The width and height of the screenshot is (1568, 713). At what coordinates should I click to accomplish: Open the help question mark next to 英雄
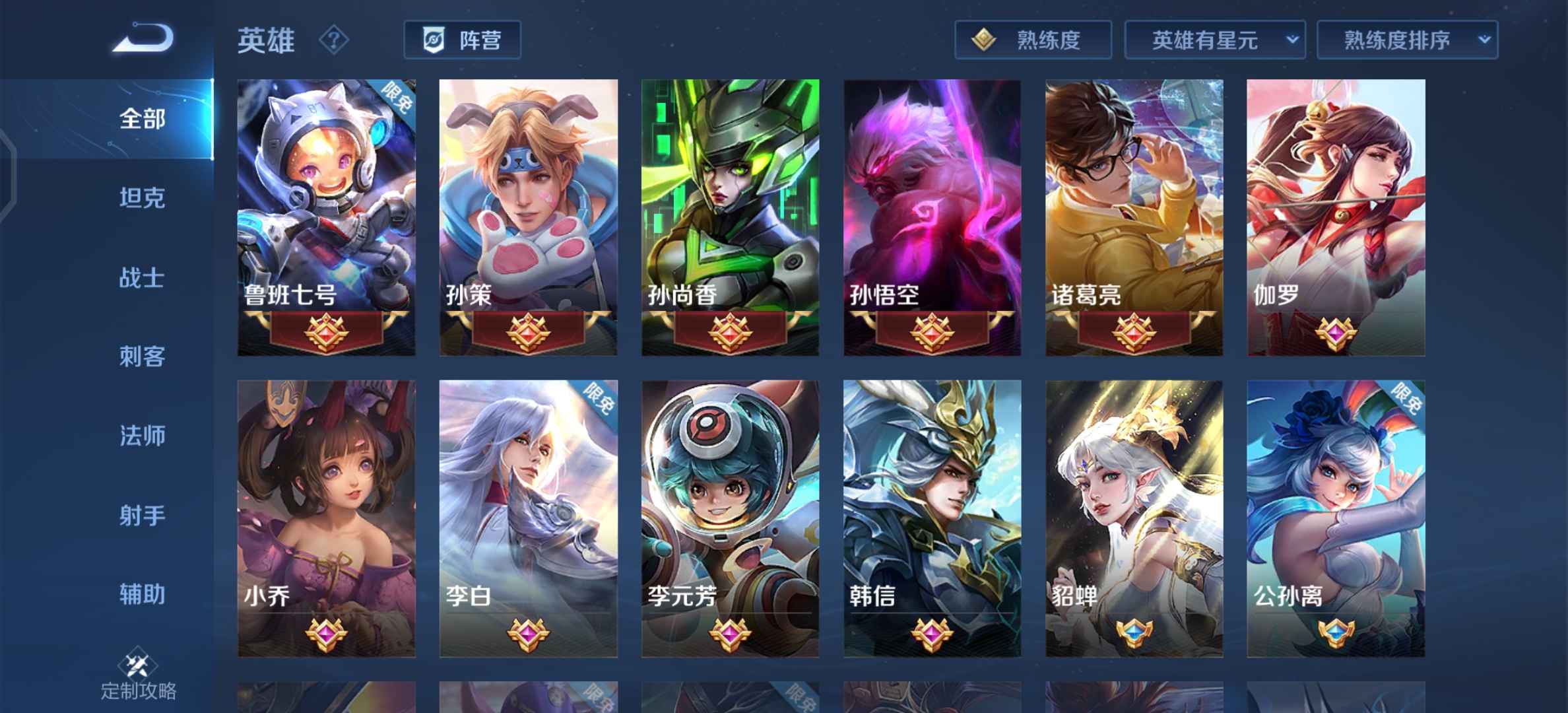point(334,40)
